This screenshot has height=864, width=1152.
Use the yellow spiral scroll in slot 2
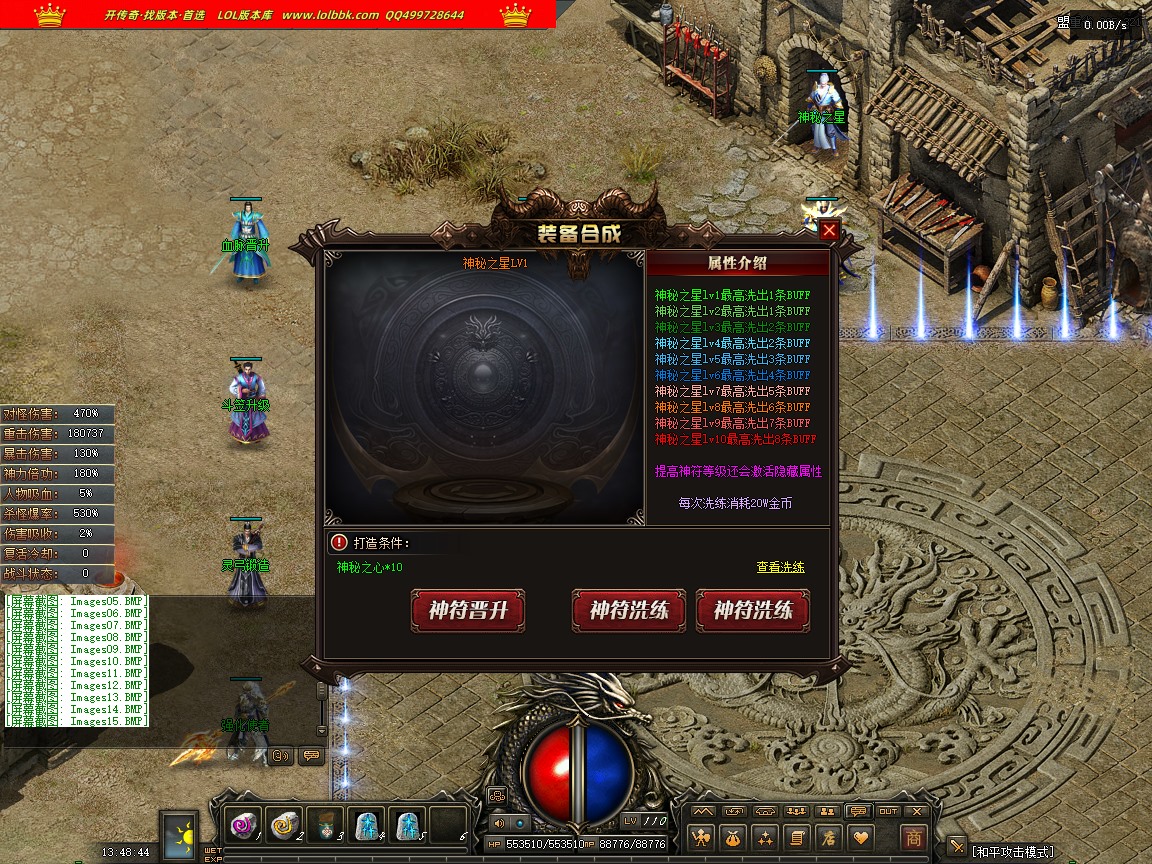(285, 824)
